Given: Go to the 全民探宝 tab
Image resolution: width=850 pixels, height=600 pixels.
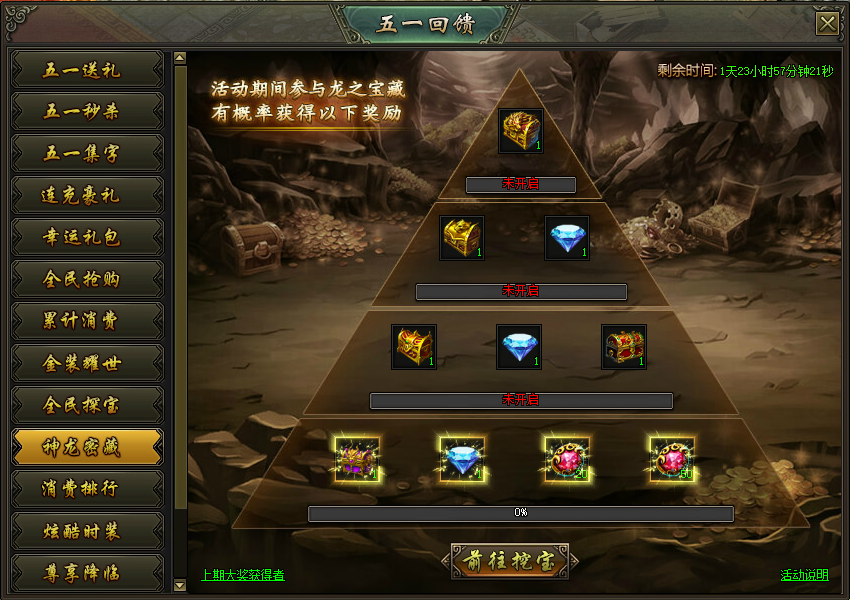Looking at the screenshot, I should pyautogui.click(x=87, y=405).
